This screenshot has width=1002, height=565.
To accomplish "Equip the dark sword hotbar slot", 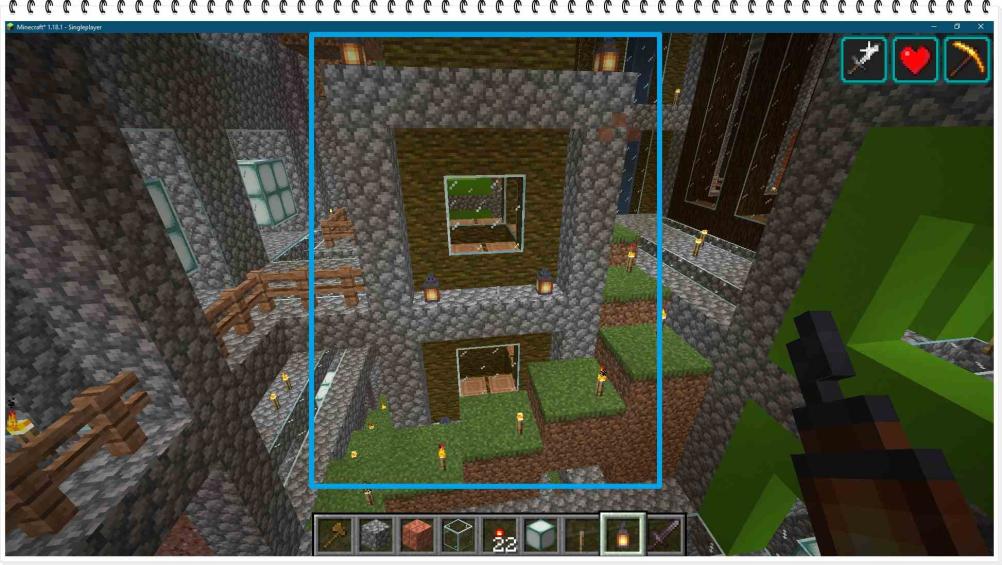I will [663, 536].
